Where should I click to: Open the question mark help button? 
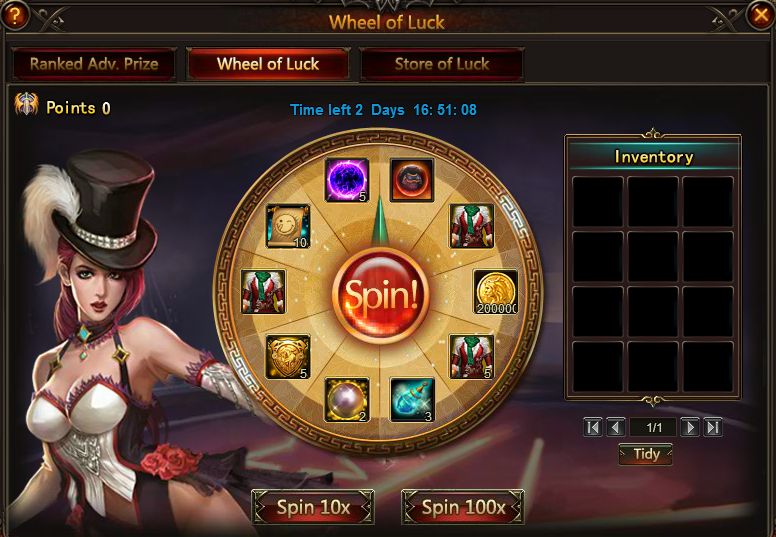tap(14, 15)
